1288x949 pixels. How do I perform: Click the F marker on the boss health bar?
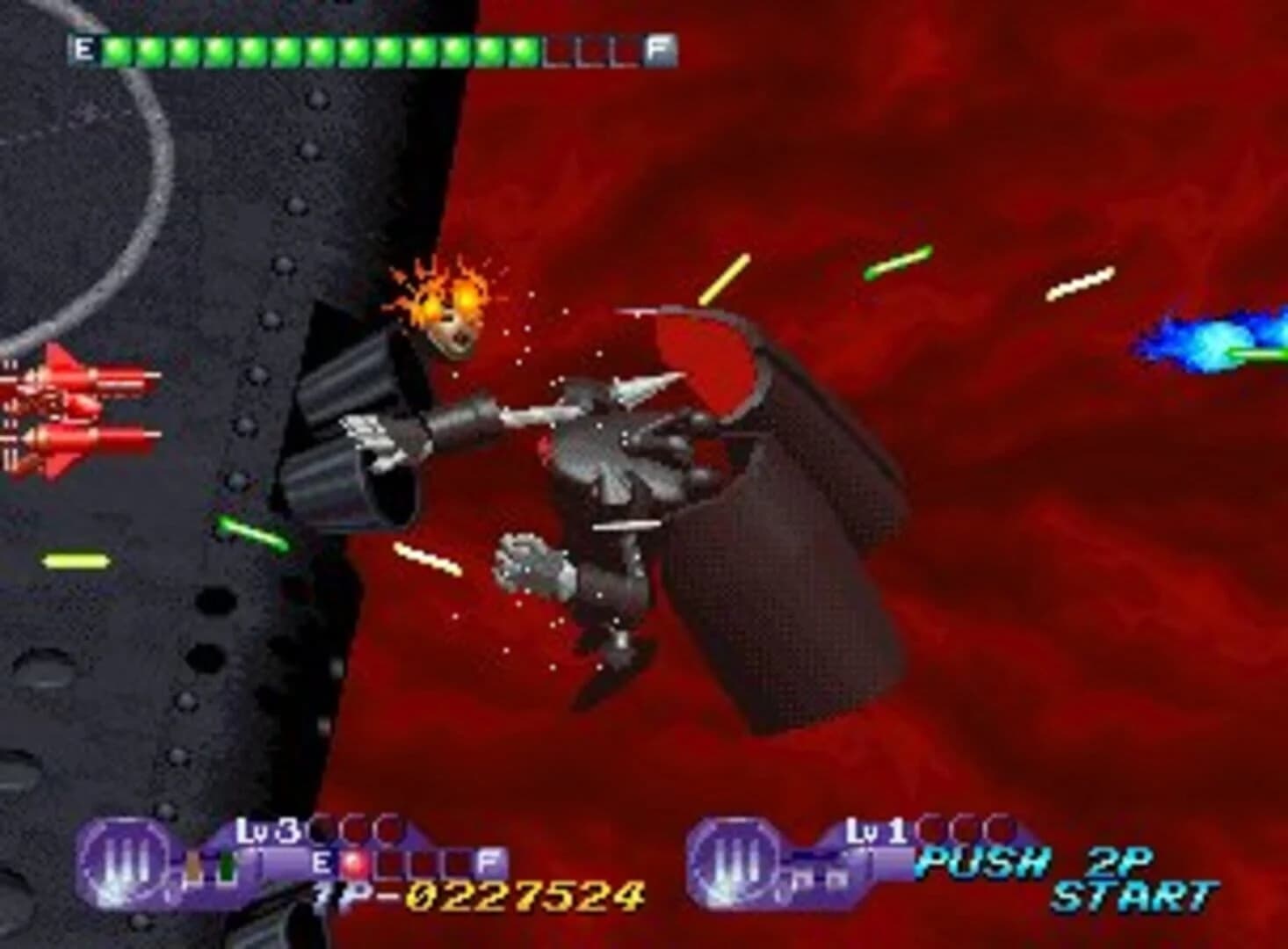(x=657, y=47)
